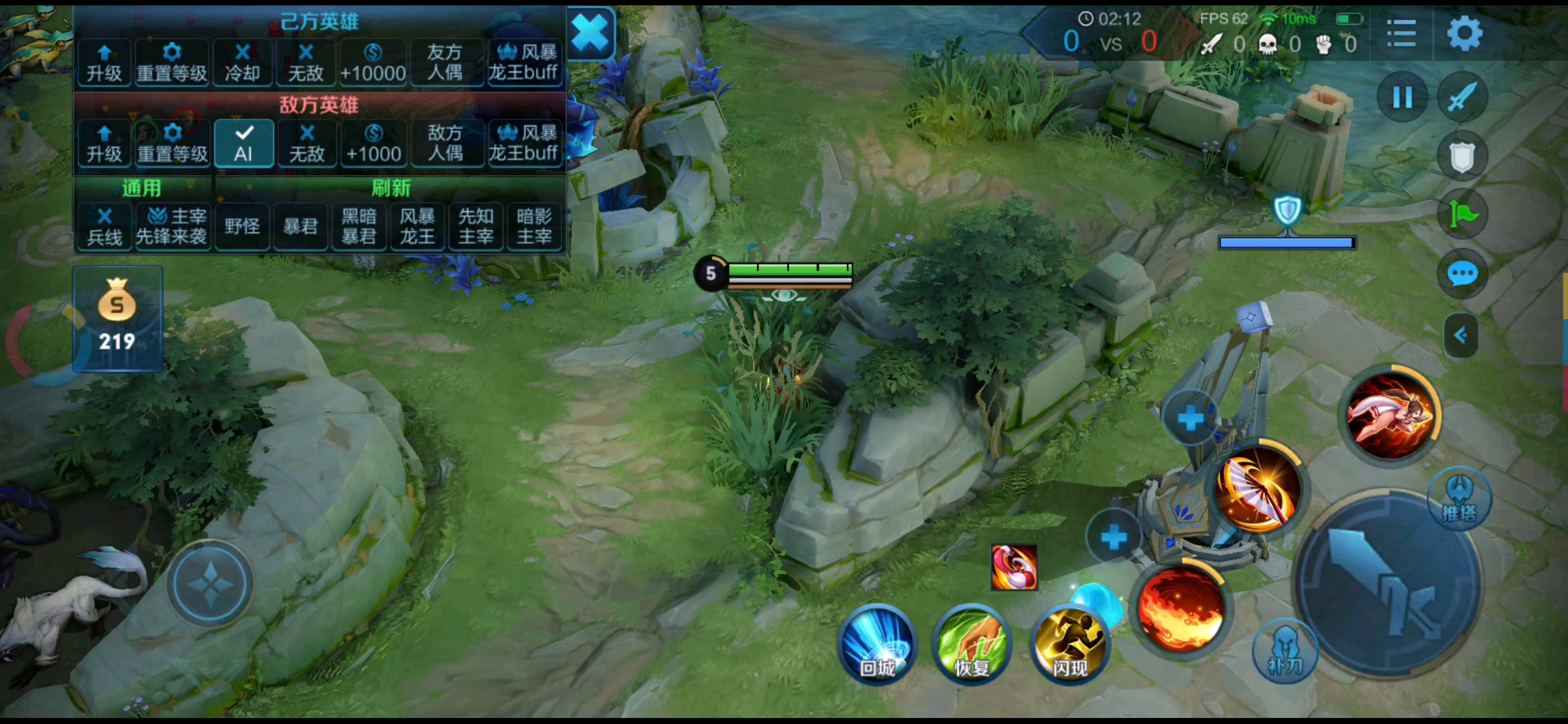
Task: Refresh the Tyrant (暴君) monster
Action: tap(300, 227)
